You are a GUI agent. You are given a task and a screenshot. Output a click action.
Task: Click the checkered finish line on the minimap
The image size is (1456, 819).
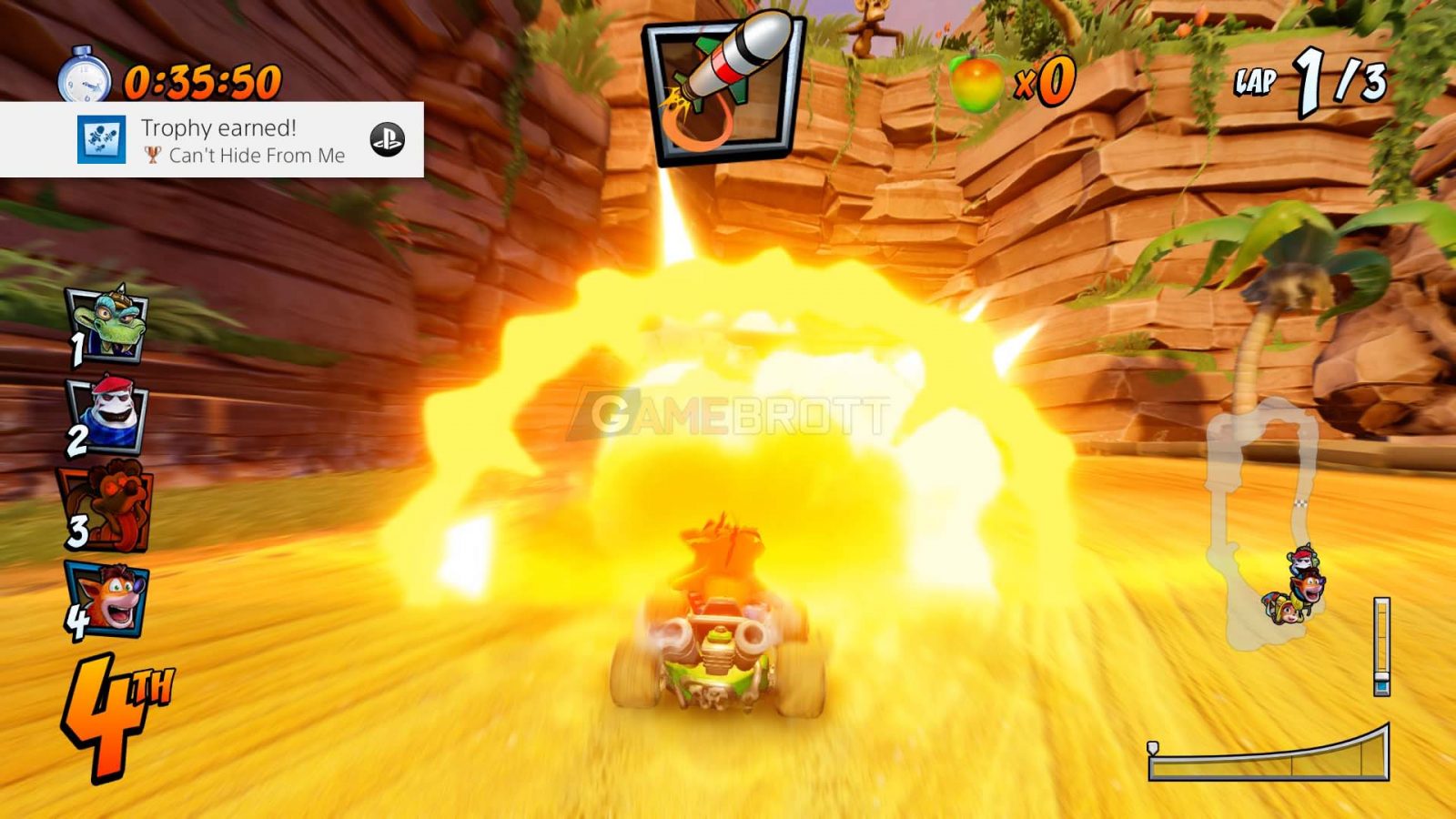tap(1299, 504)
